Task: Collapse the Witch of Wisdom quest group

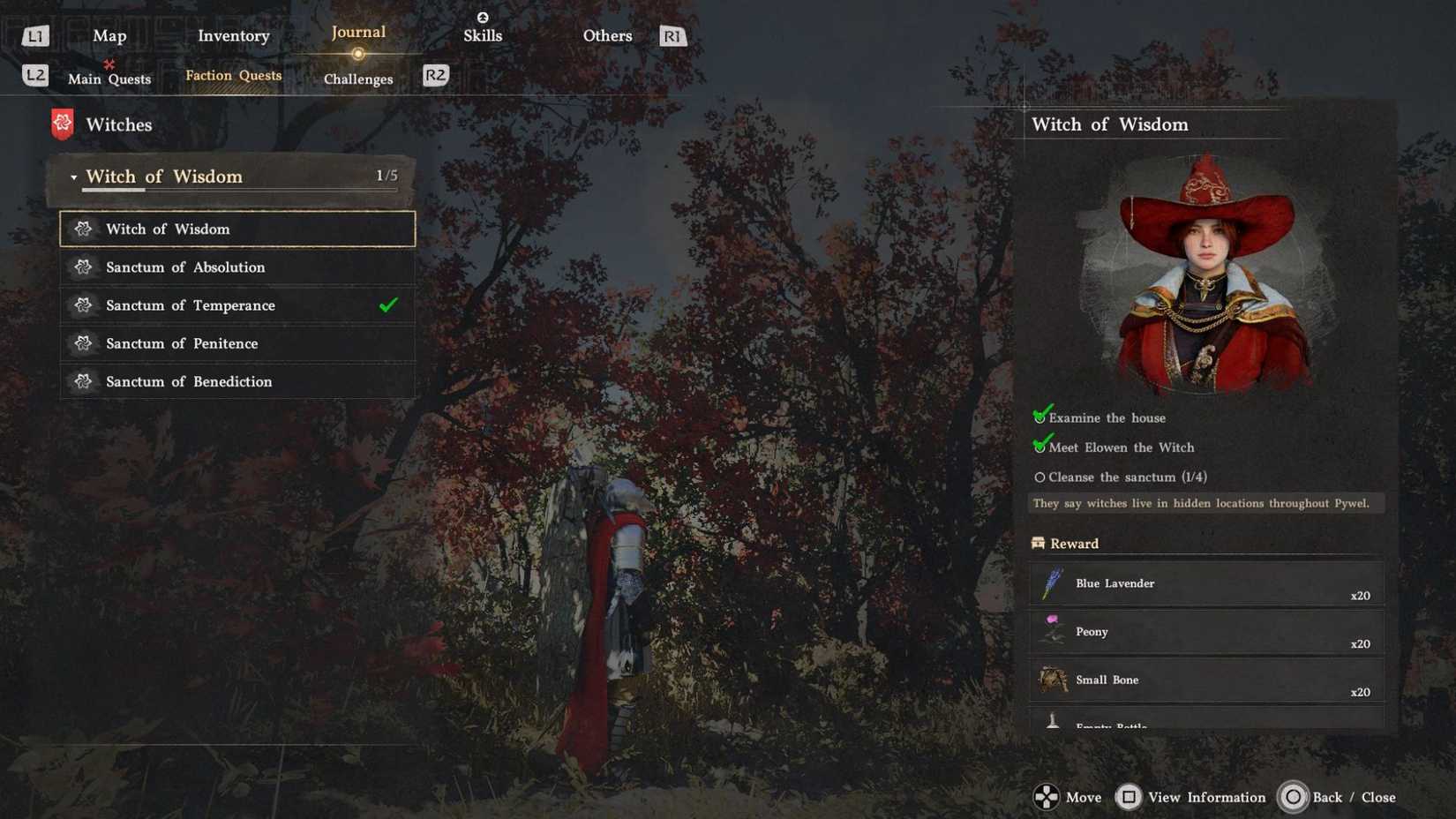Action: click(74, 177)
